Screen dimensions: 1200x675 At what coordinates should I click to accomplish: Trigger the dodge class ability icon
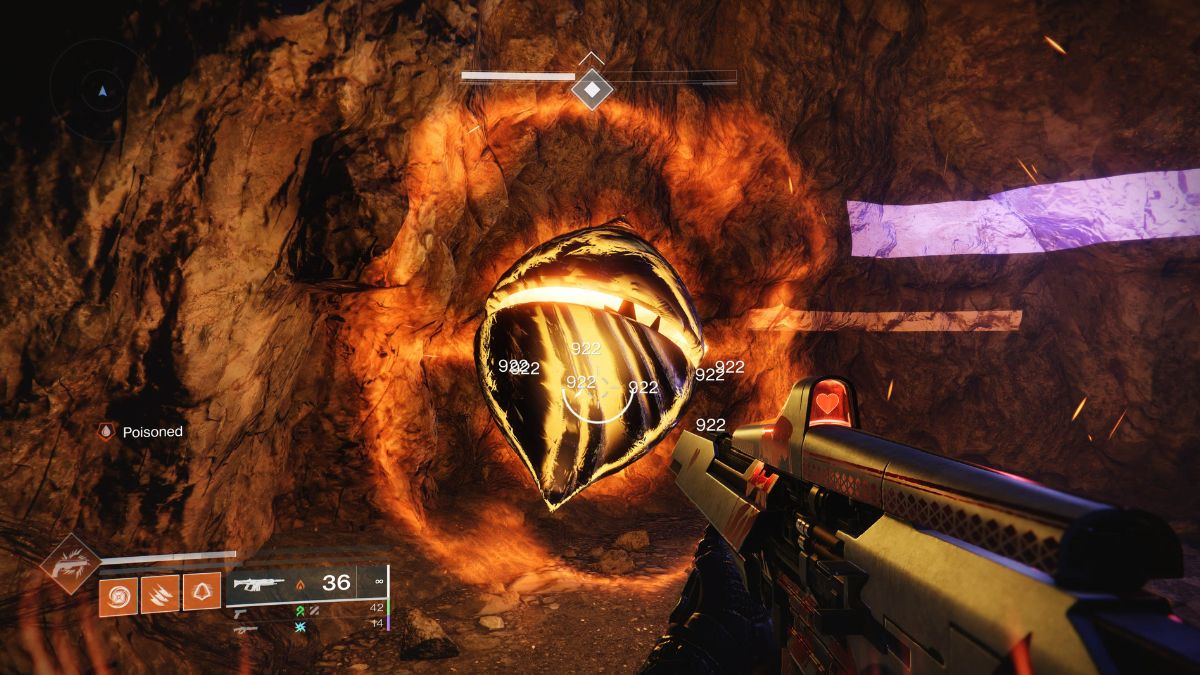tap(202, 593)
